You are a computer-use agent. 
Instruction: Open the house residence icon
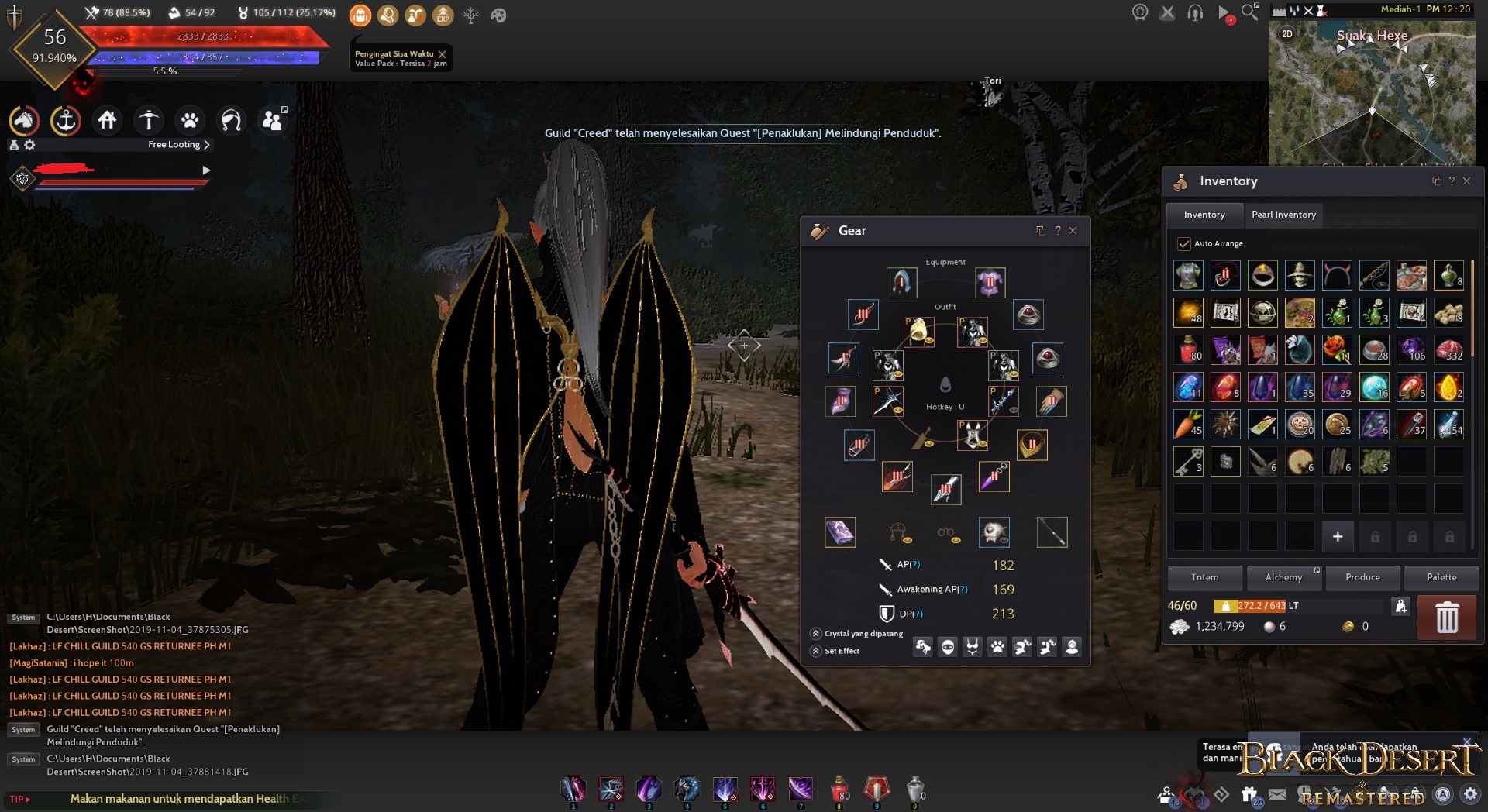[x=107, y=120]
